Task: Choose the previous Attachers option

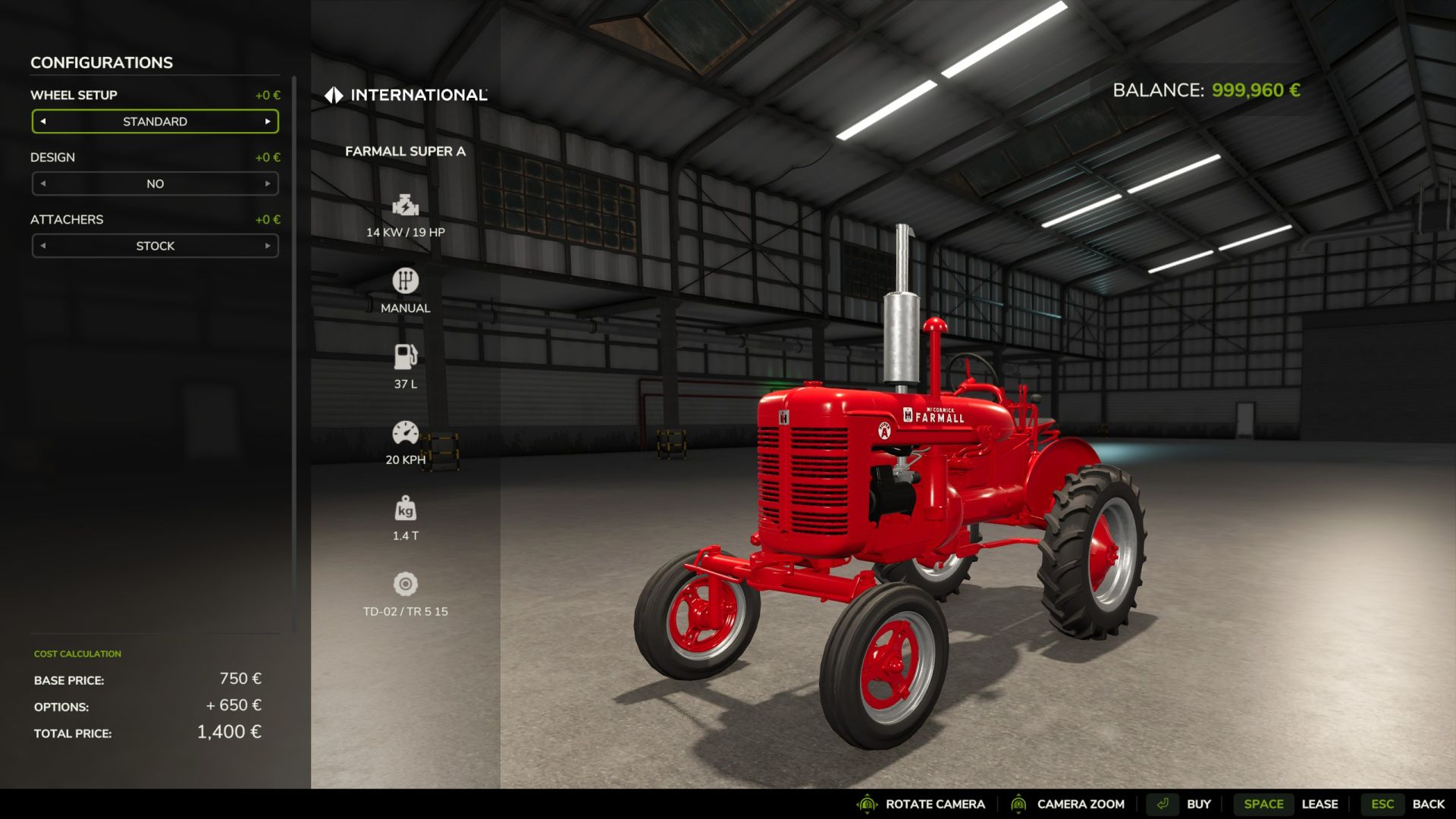Action: tap(43, 246)
